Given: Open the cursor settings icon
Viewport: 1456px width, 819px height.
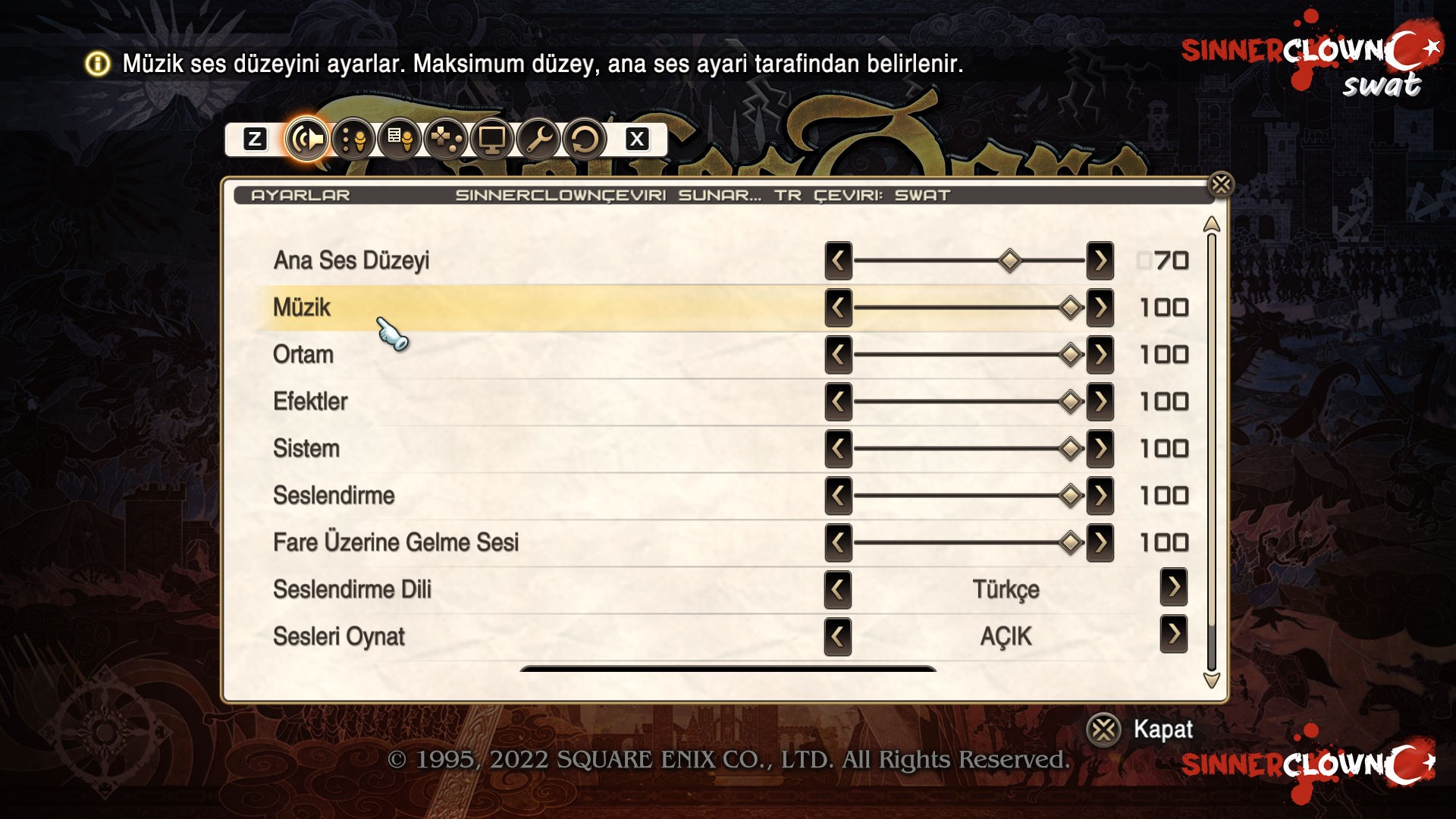Looking at the screenshot, I should click(x=353, y=139).
